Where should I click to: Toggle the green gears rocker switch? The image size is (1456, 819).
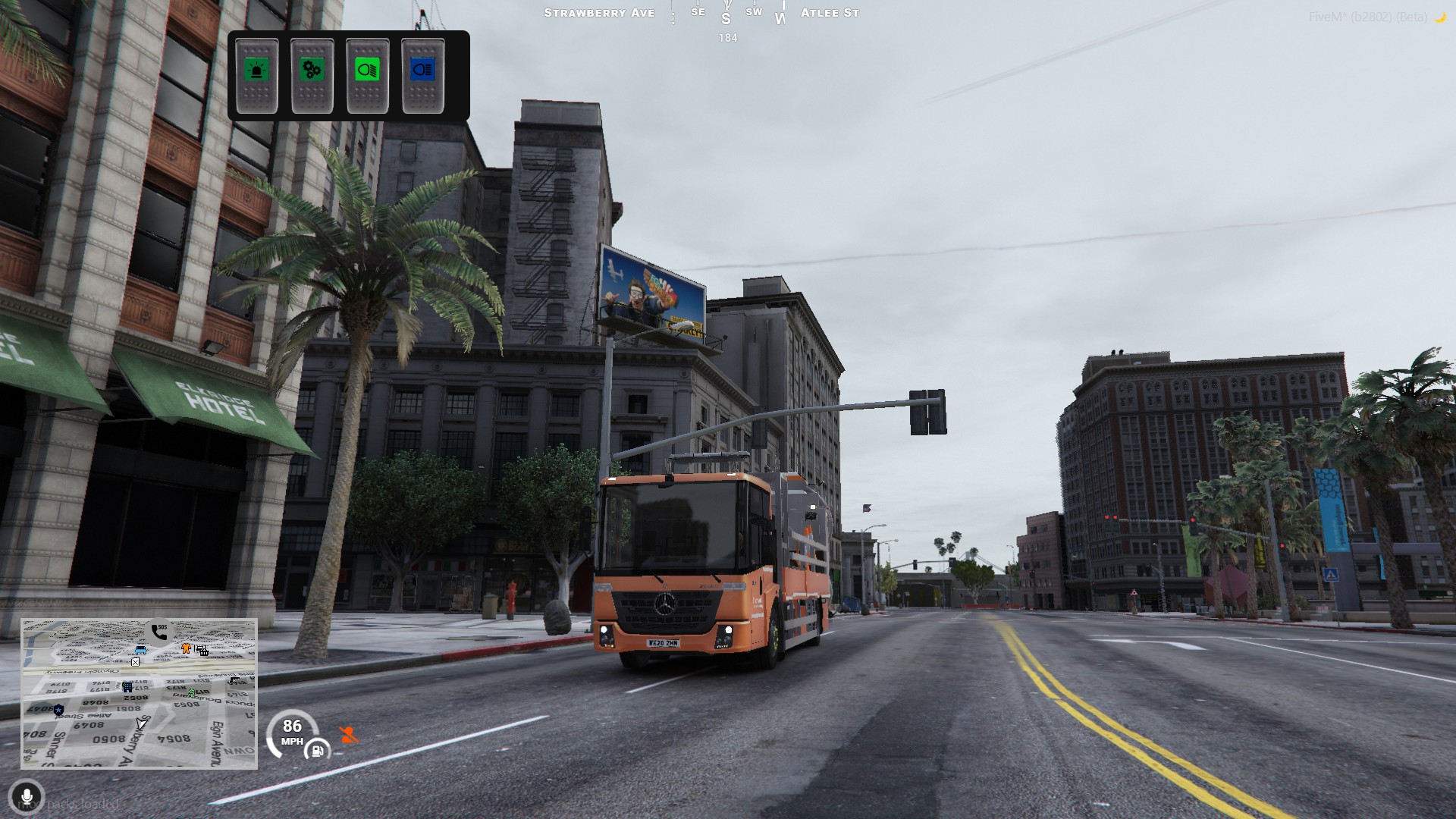coord(313,74)
